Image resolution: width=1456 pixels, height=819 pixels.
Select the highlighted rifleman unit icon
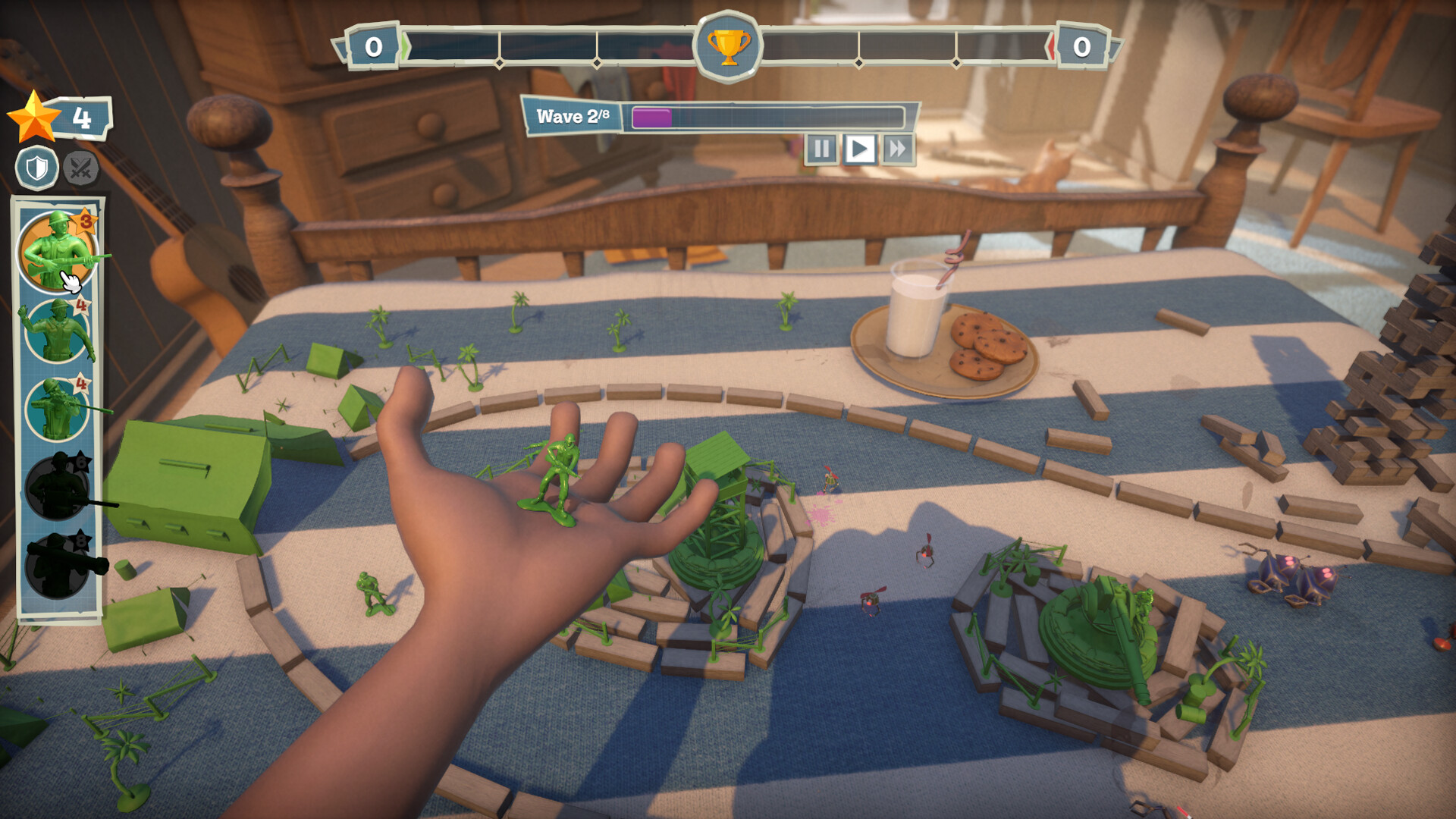point(57,250)
